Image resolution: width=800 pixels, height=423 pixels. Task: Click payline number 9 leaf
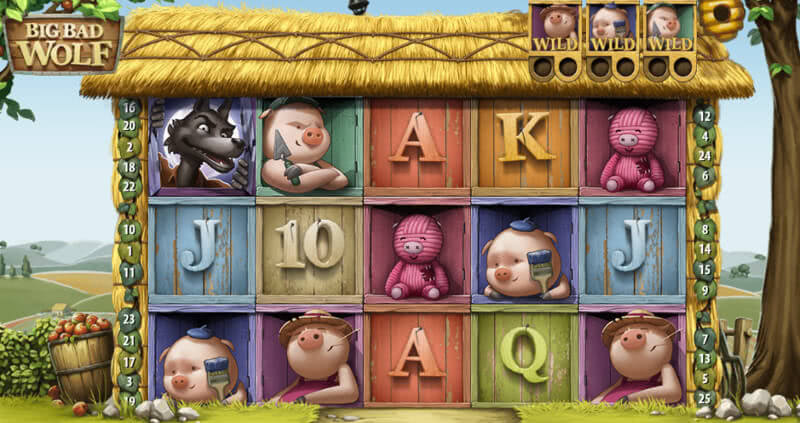click(x=704, y=291)
